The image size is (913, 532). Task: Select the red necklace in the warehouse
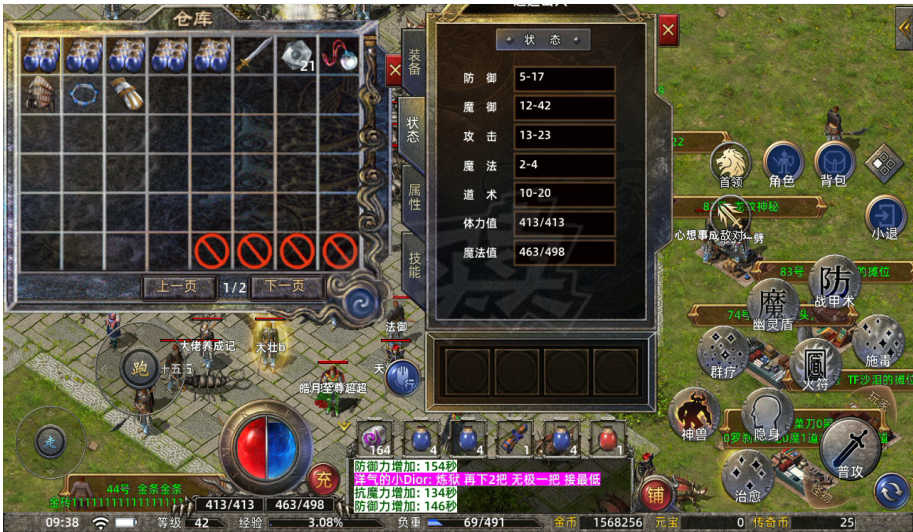click(x=341, y=54)
